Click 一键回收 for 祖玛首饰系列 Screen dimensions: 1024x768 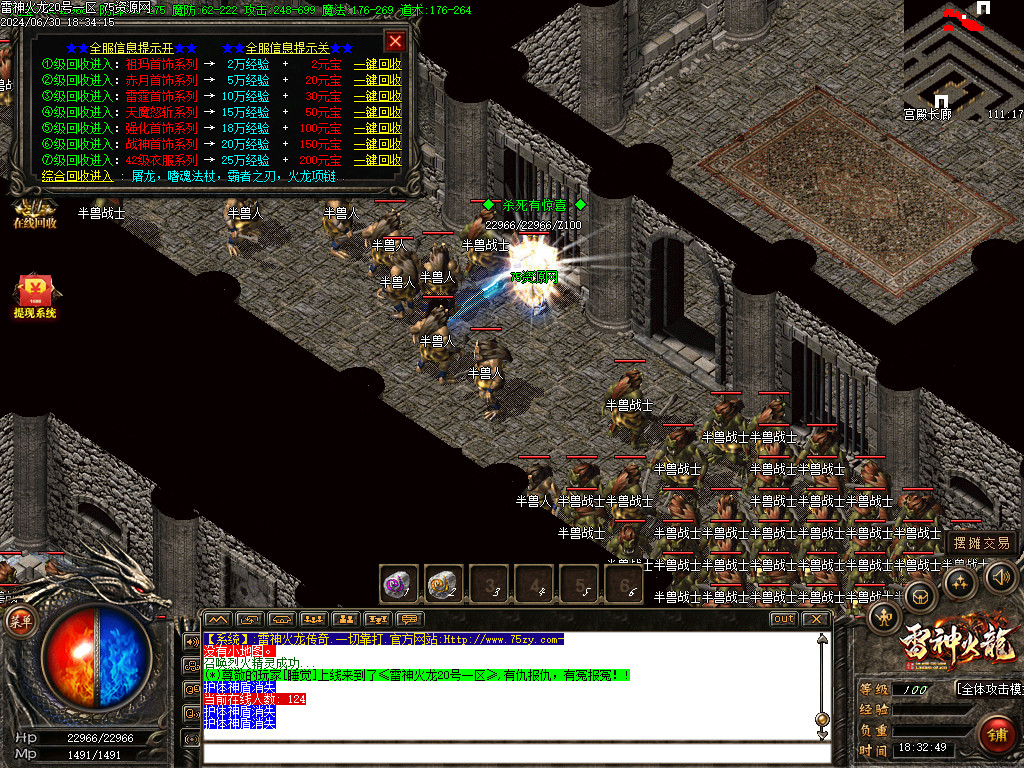pyautogui.click(x=378, y=64)
